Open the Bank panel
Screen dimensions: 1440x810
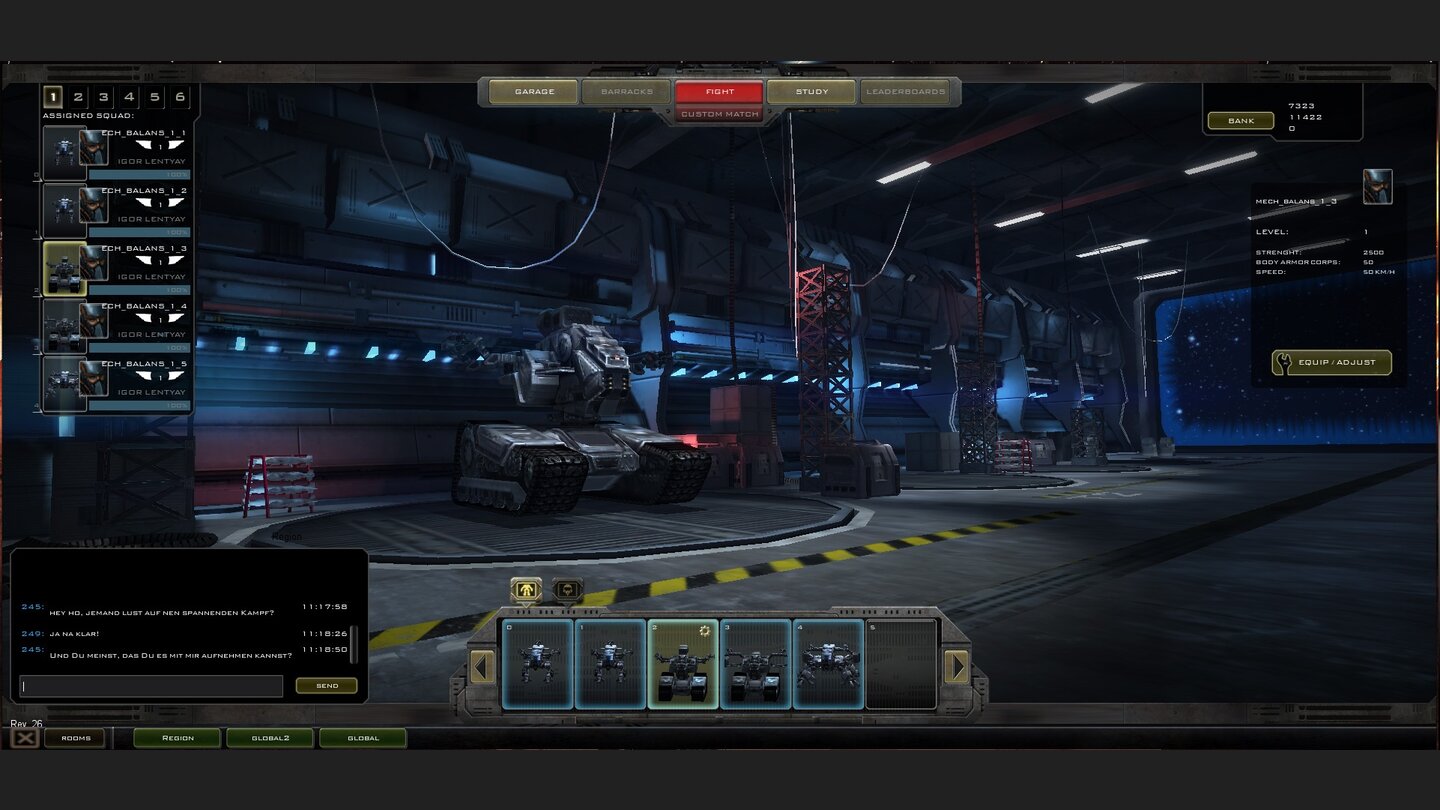coord(1239,120)
